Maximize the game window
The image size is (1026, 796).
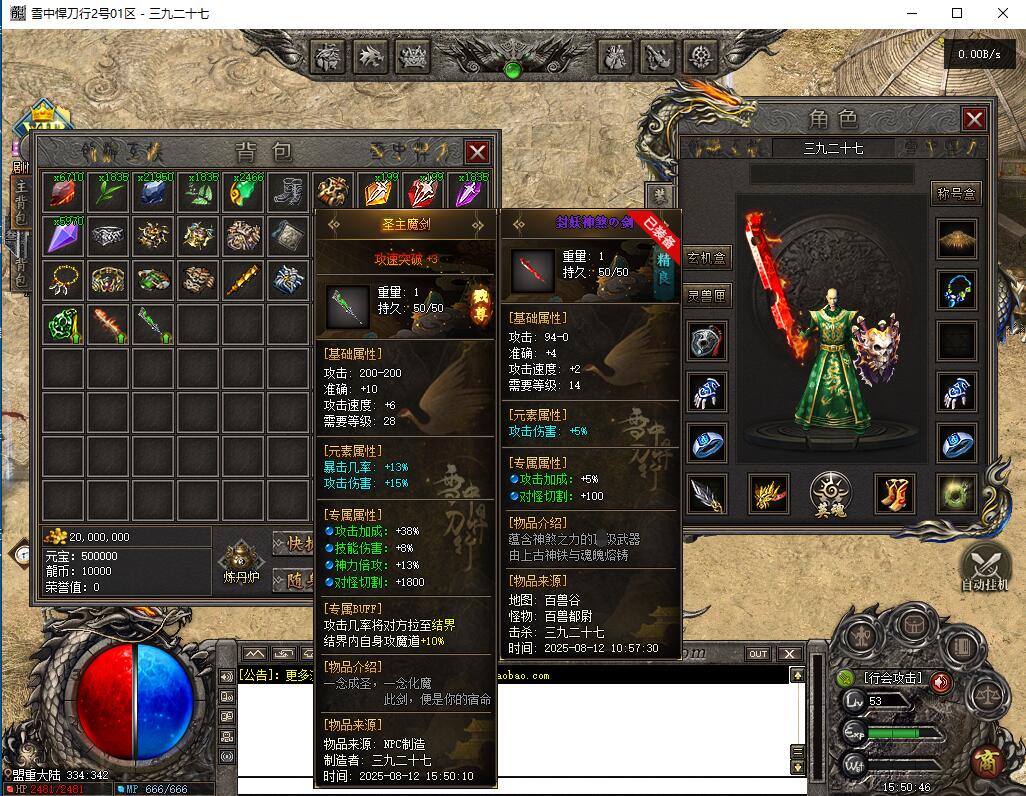[x=957, y=13]
